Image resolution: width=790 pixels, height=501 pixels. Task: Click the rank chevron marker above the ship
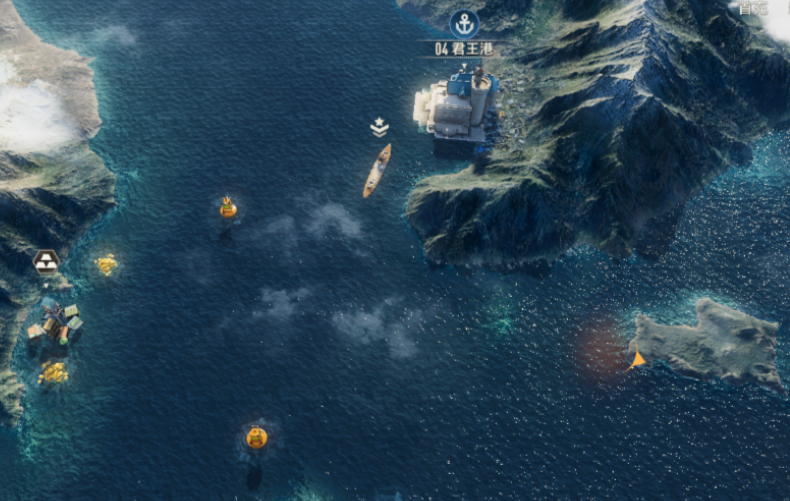[380, 127]
